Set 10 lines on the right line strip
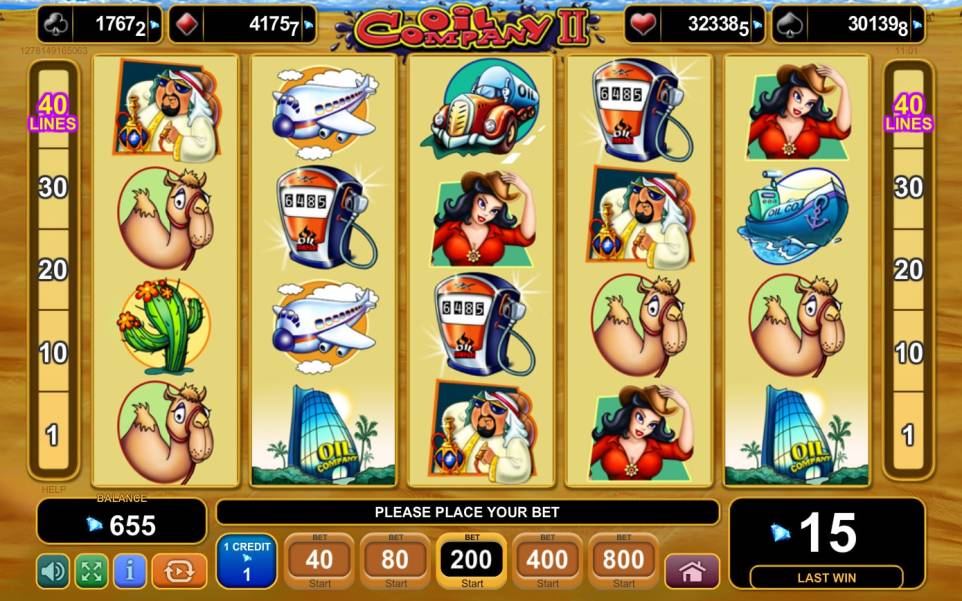962x601 pixels. tap(908, 352)
